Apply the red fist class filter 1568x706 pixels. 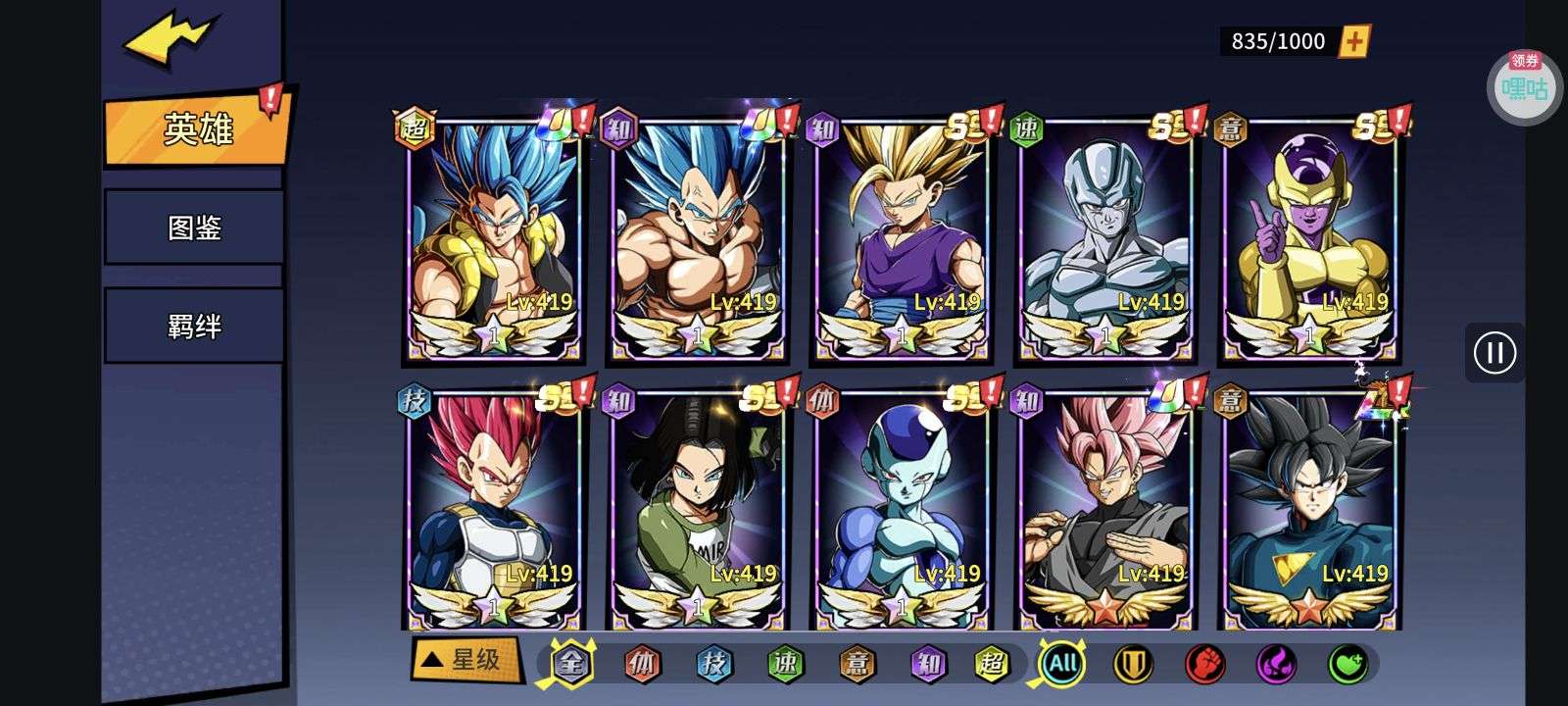[1204, 665]
